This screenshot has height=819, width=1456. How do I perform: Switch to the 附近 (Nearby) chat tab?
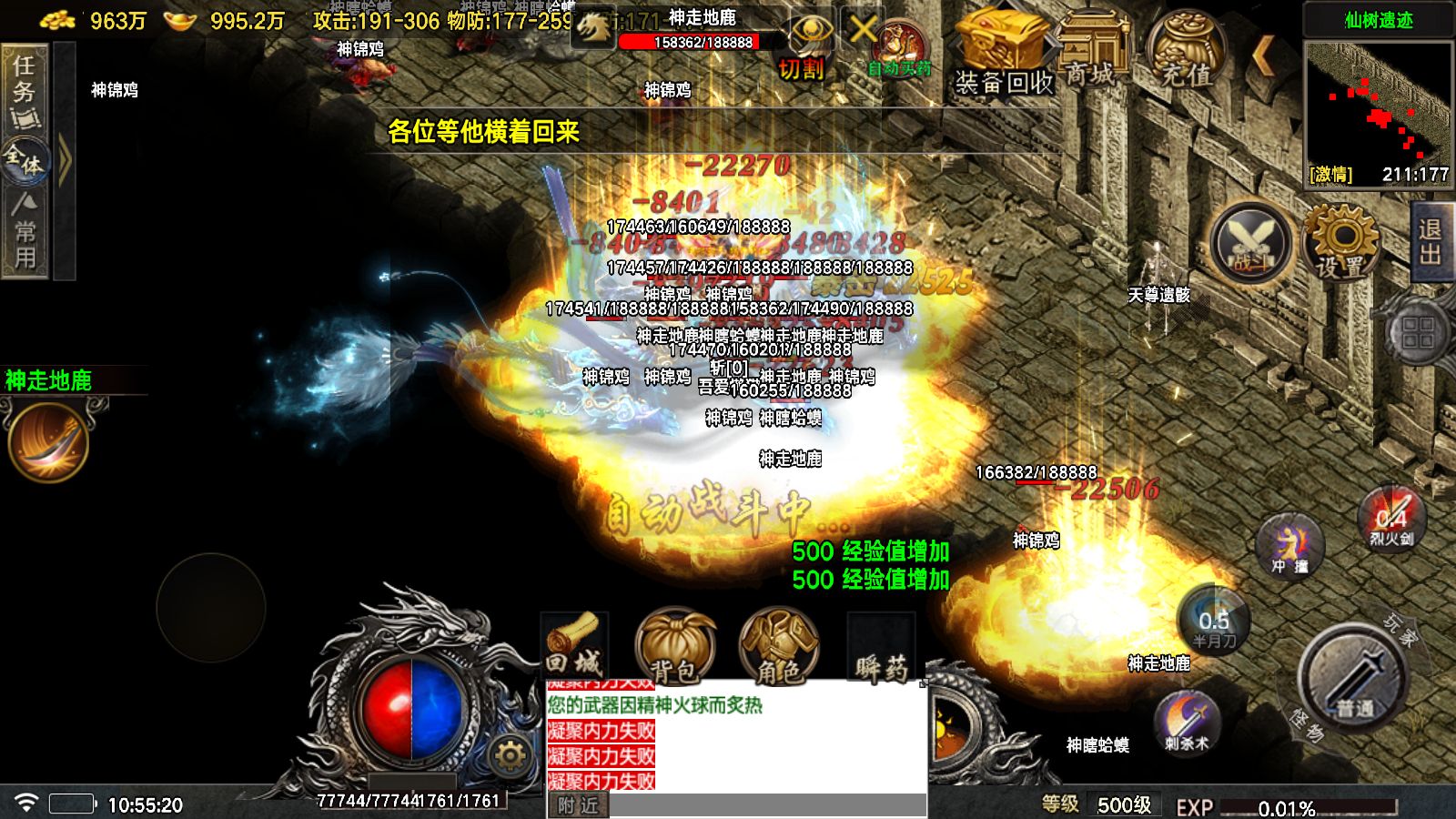pyautogui.click(x=577, y=804)
